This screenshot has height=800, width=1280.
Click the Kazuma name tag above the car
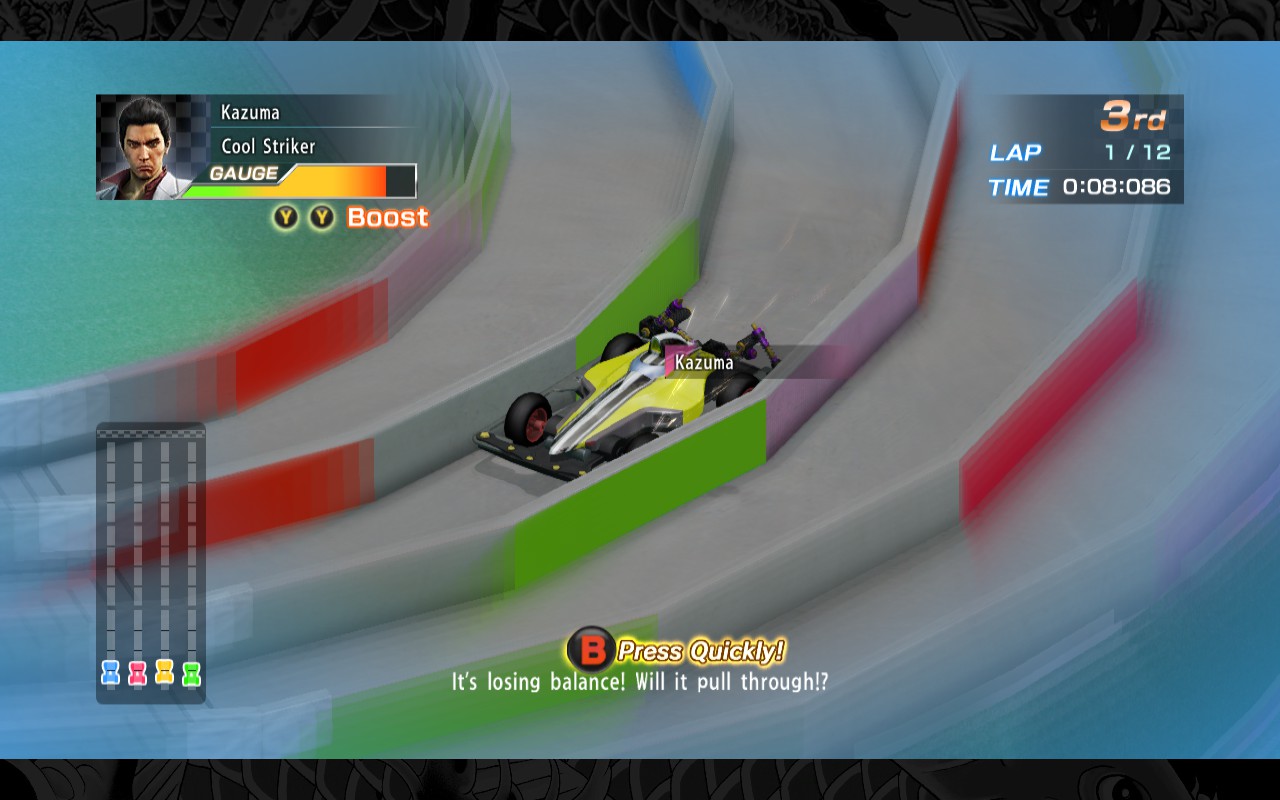click(x=704, y=362)
